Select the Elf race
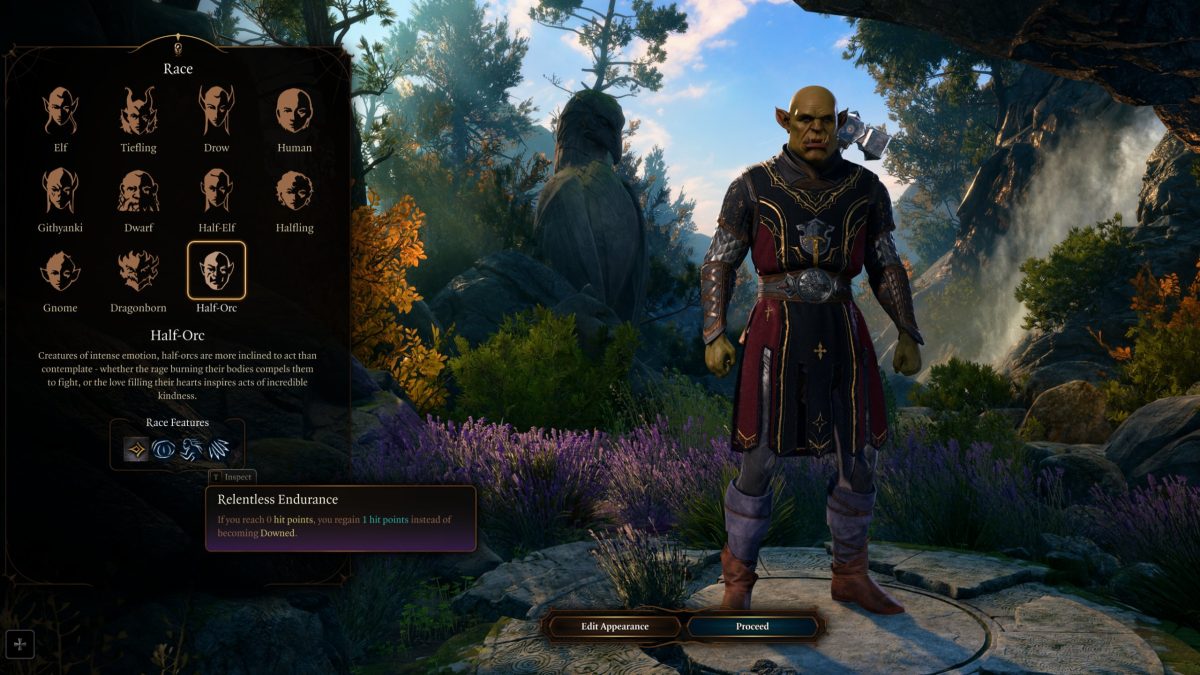This screenshot has width=1200, height=675. pyautogui.click(x=61, y=111)
